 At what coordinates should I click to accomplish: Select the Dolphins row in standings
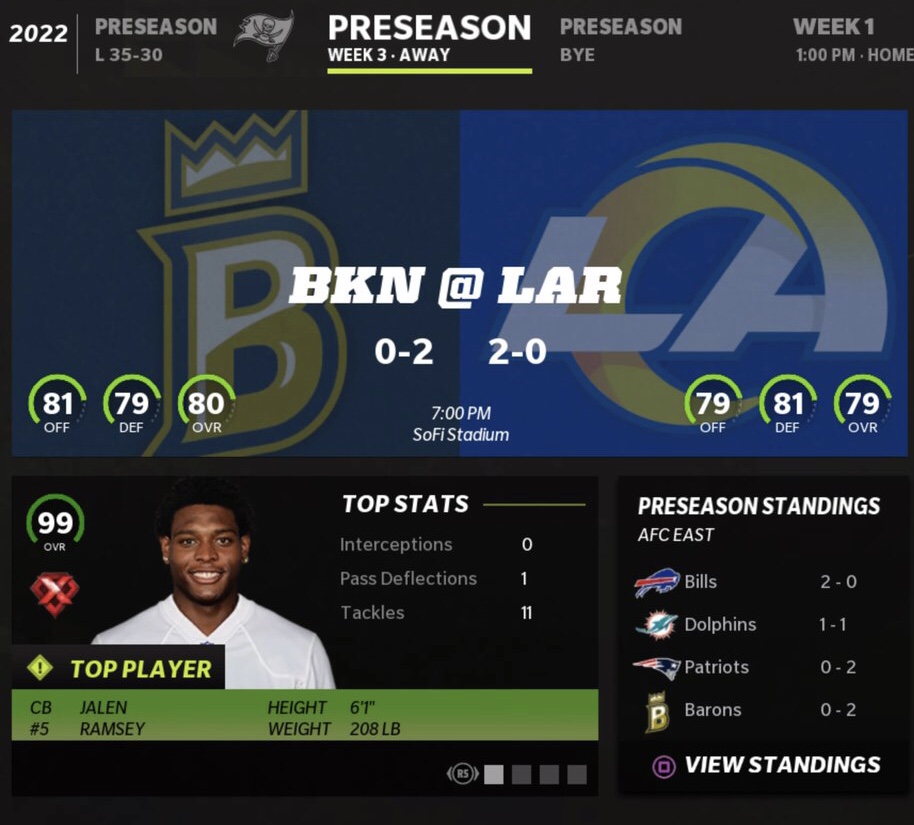746,625
